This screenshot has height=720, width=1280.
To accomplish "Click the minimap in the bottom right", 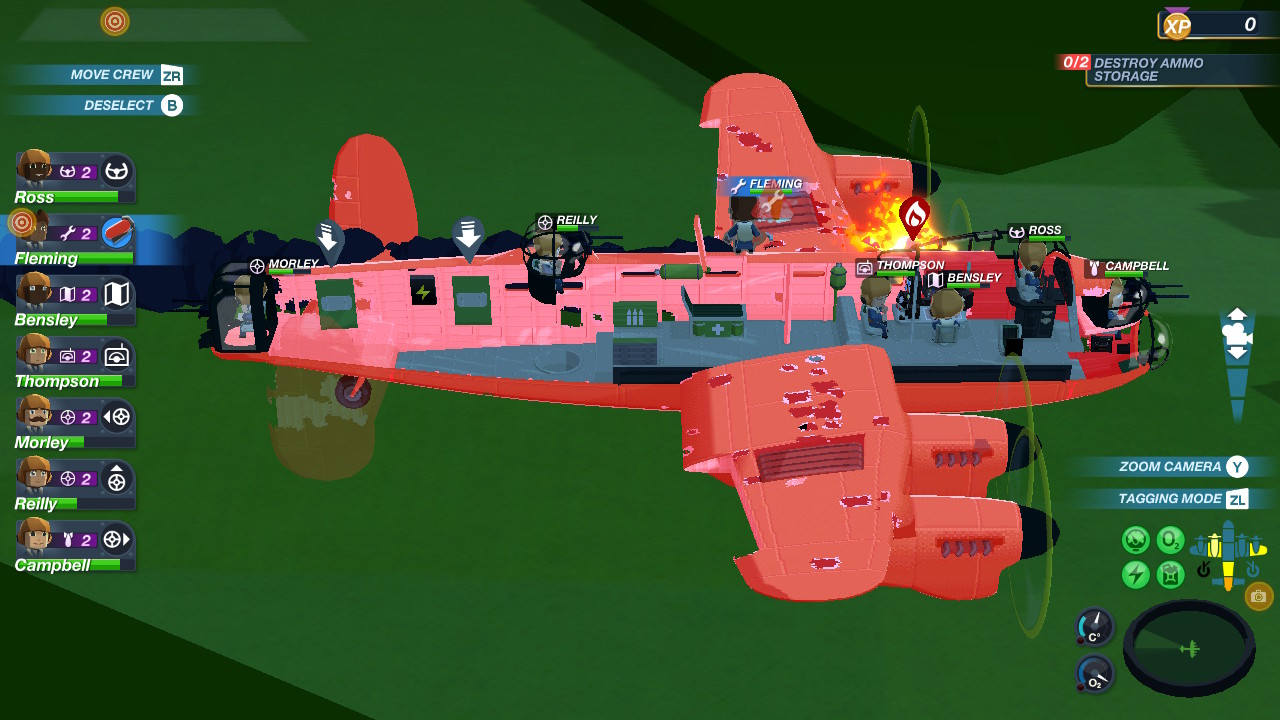I will coord(1190,648).
